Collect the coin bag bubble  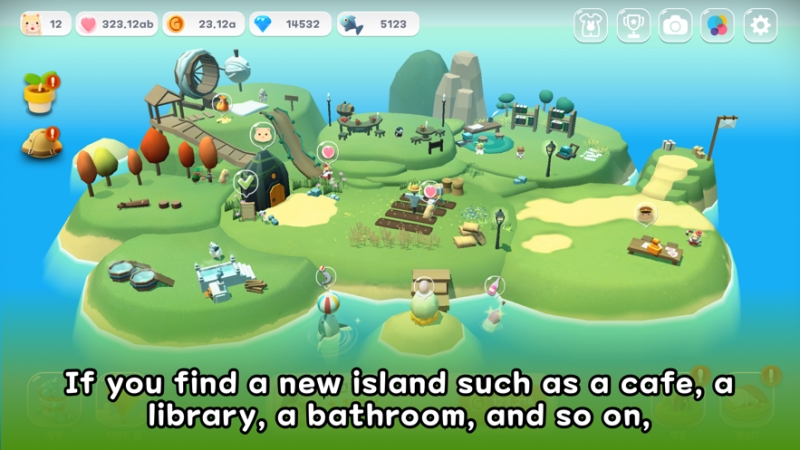click(x=221, y=103)
